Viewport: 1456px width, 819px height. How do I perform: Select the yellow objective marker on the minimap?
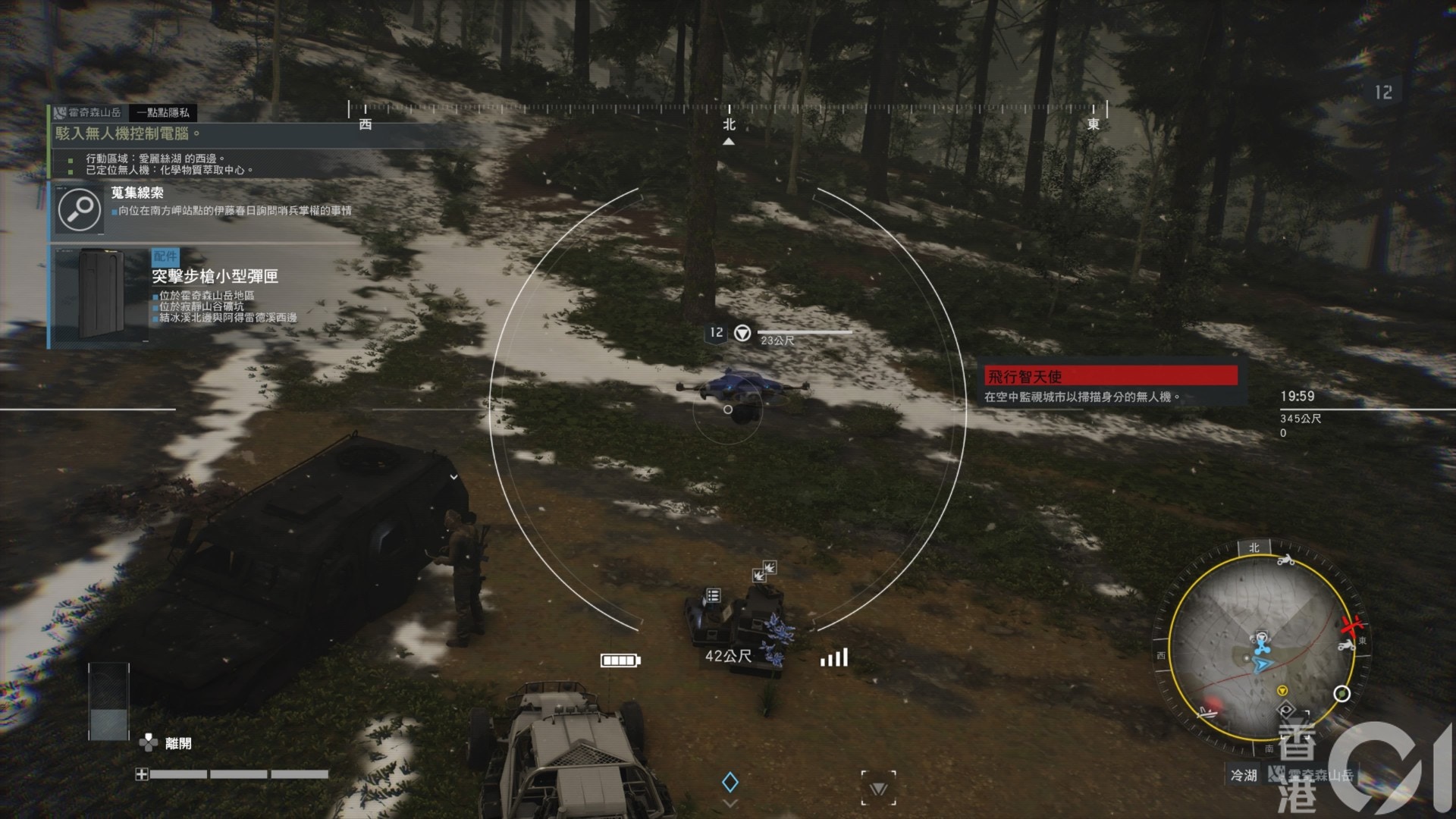point(1282,690)
